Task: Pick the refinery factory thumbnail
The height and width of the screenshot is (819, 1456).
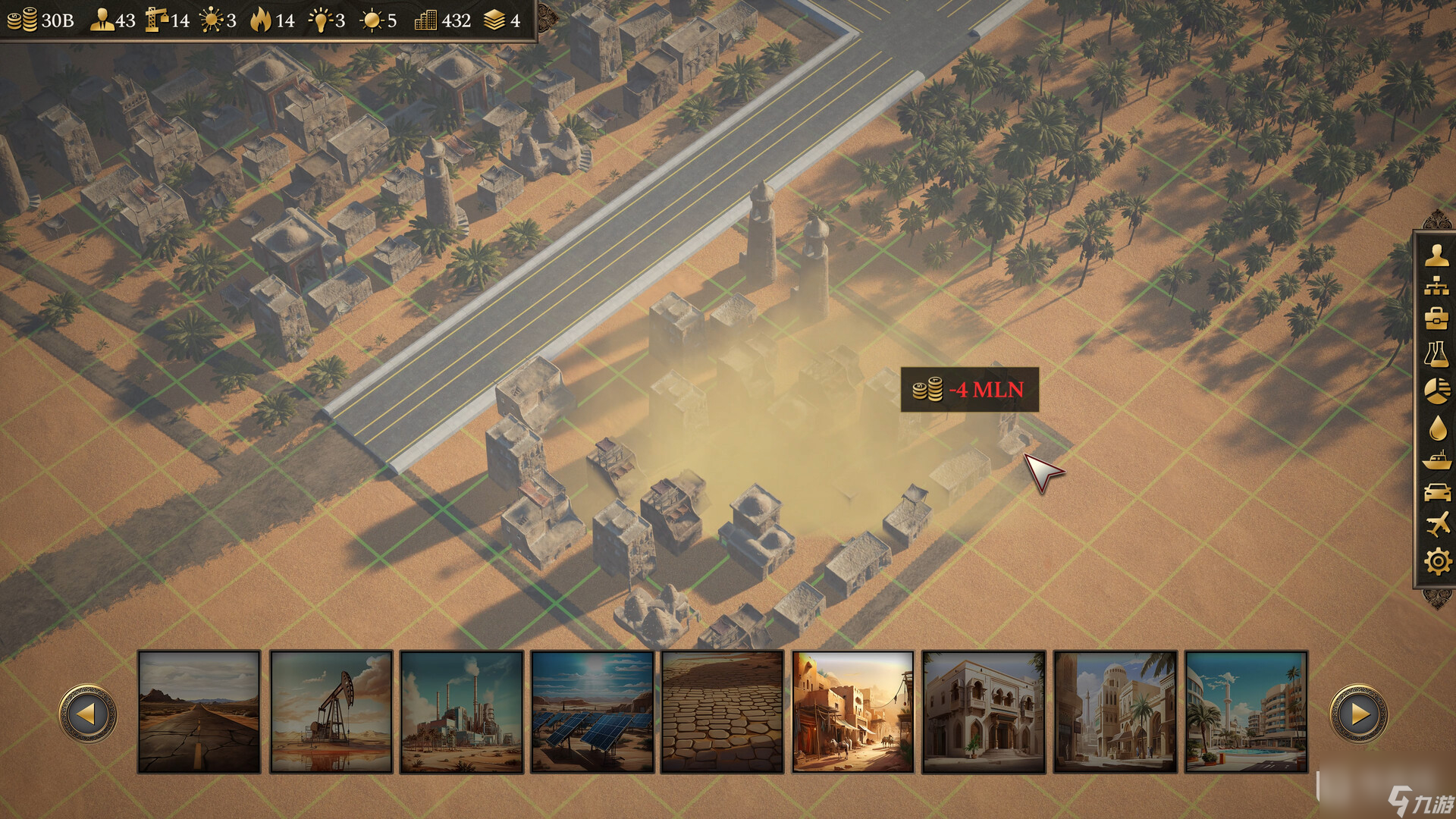Action: click(x=462, y=711)
